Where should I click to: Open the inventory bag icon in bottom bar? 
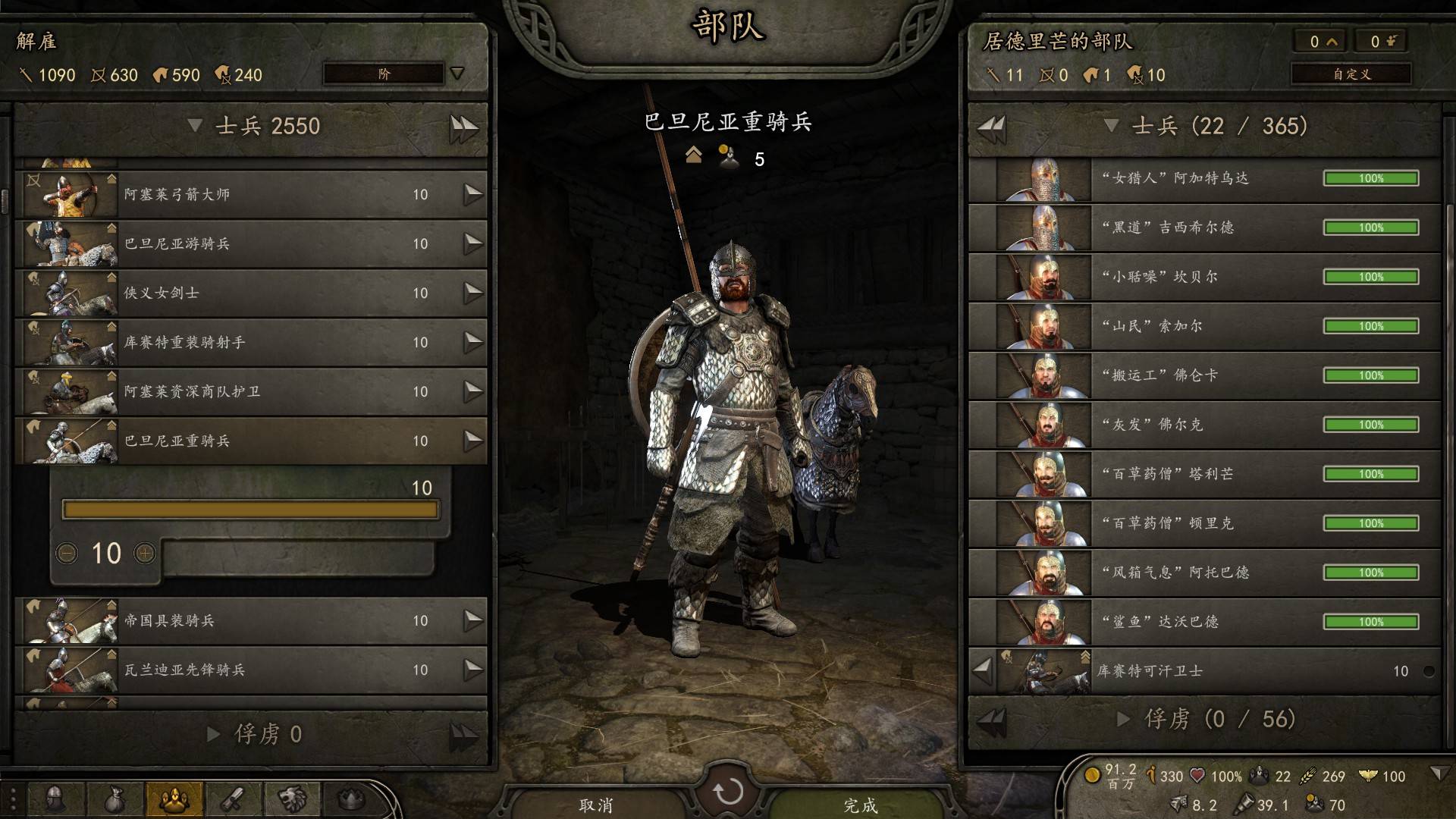tap(115, 799)
